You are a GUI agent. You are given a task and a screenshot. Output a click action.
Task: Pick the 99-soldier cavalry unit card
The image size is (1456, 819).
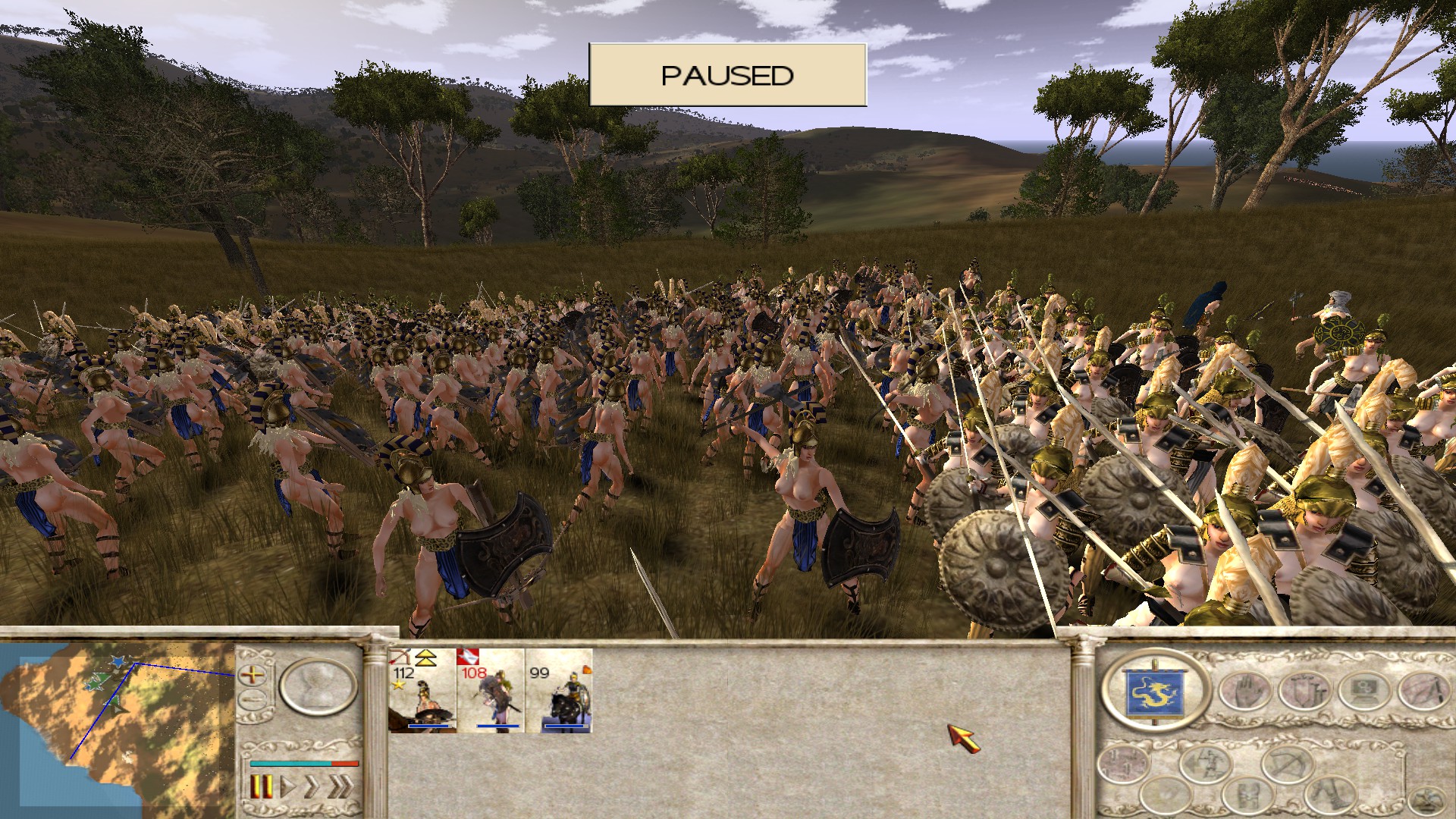coord(559,690)
